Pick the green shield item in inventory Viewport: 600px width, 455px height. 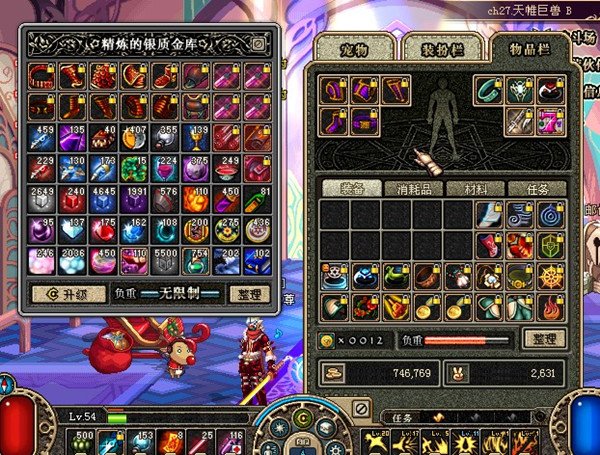tap(550, 245)
